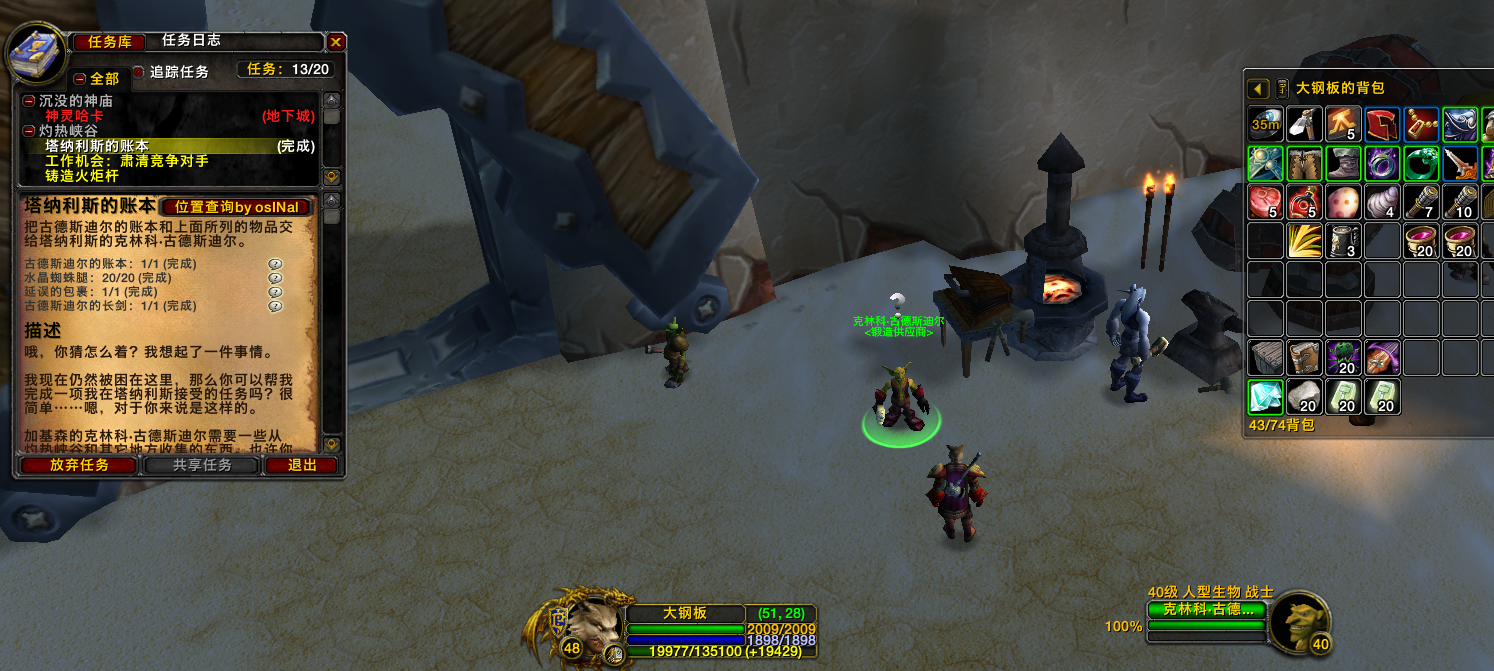Select the red helmet in the bag
The width and height of the screenshot is (1494, 671).
click(1382, 124)
